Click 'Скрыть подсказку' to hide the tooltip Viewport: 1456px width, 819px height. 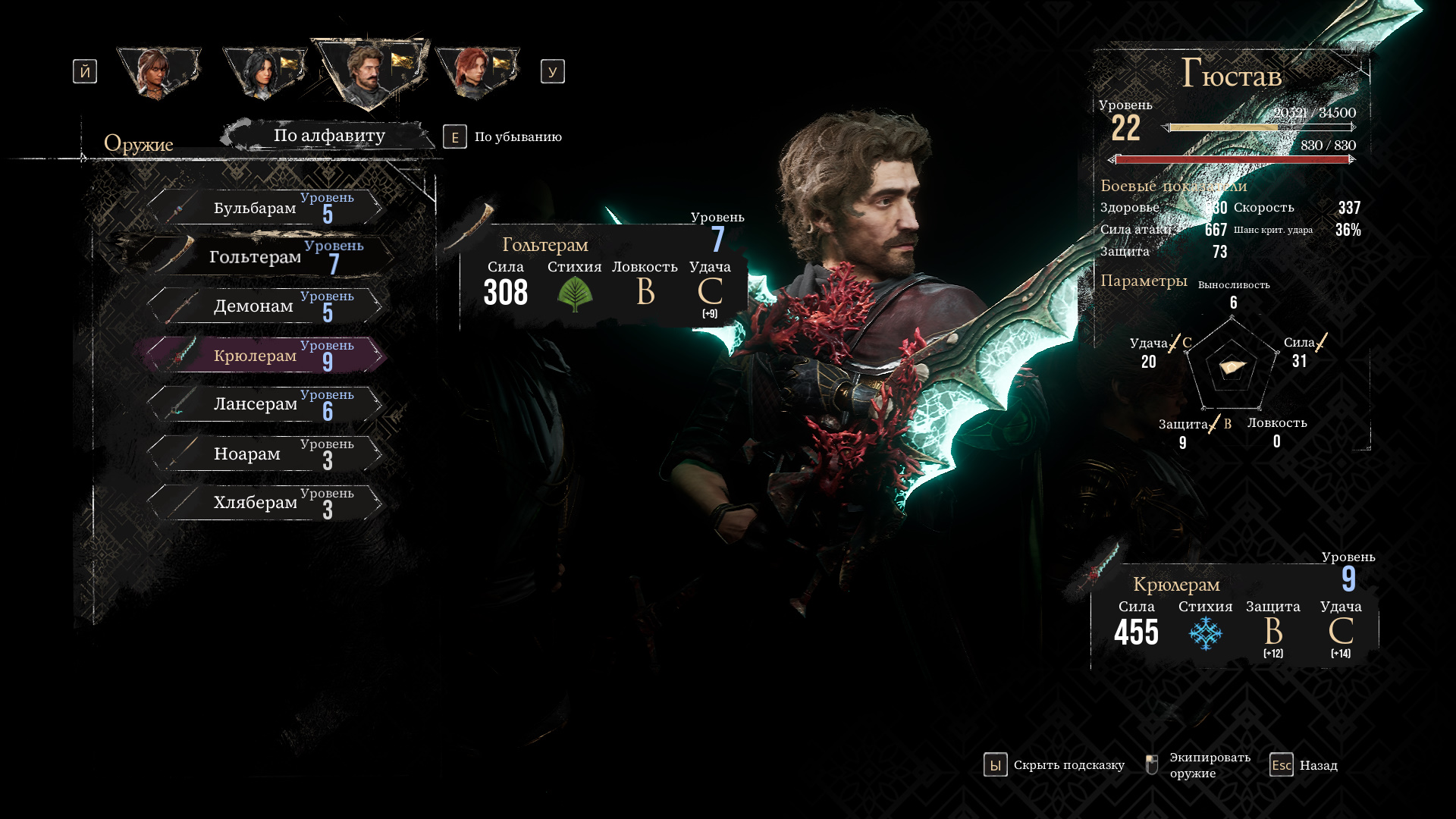[1055, 765]
